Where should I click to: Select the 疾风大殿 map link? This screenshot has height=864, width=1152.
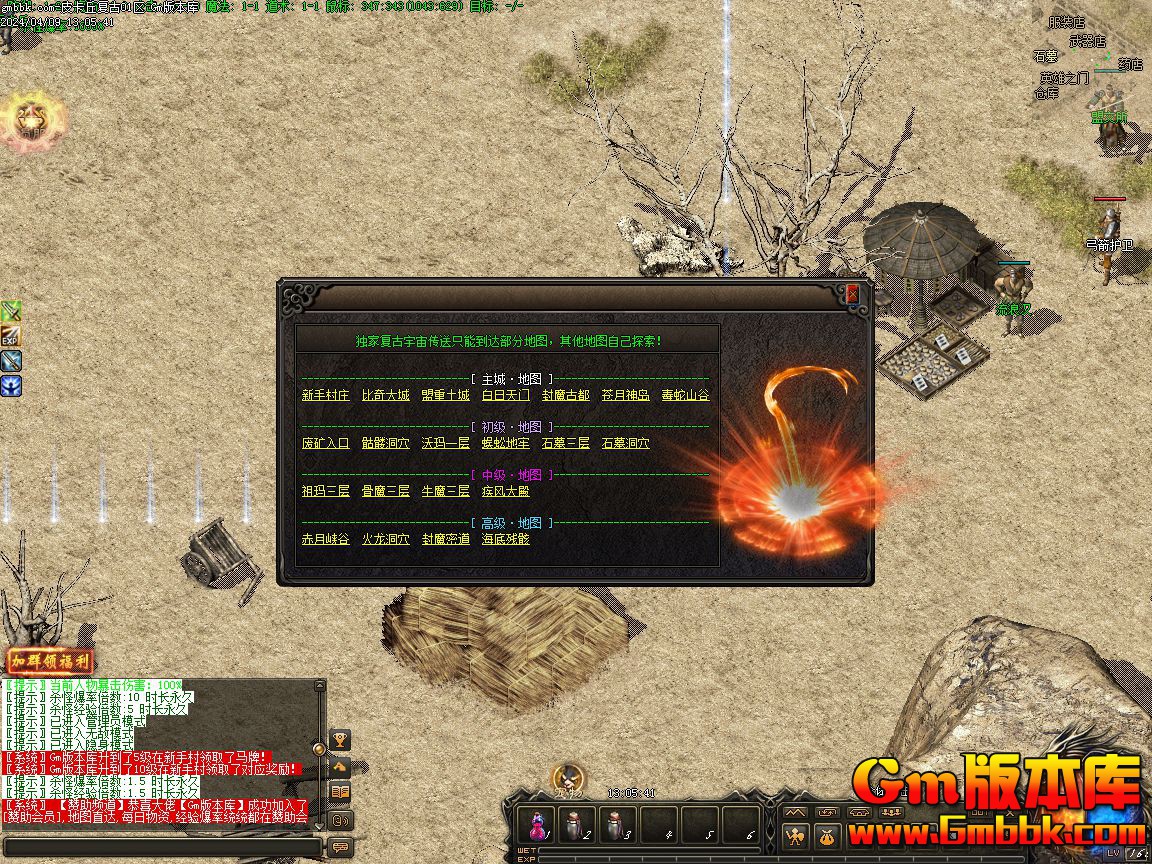tap(506, 491)
